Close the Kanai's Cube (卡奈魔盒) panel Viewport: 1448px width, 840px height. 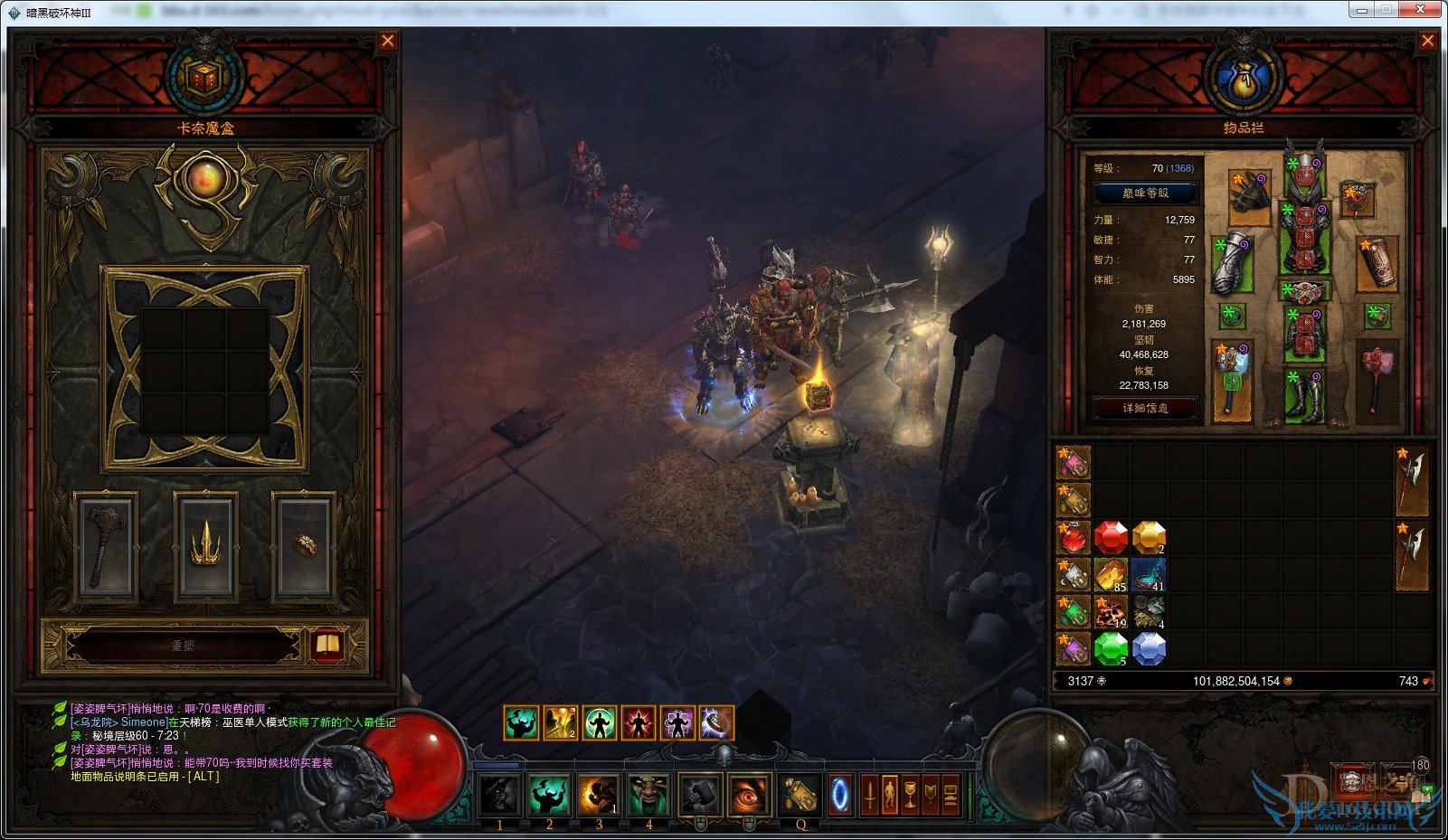(x=388, y=41)
